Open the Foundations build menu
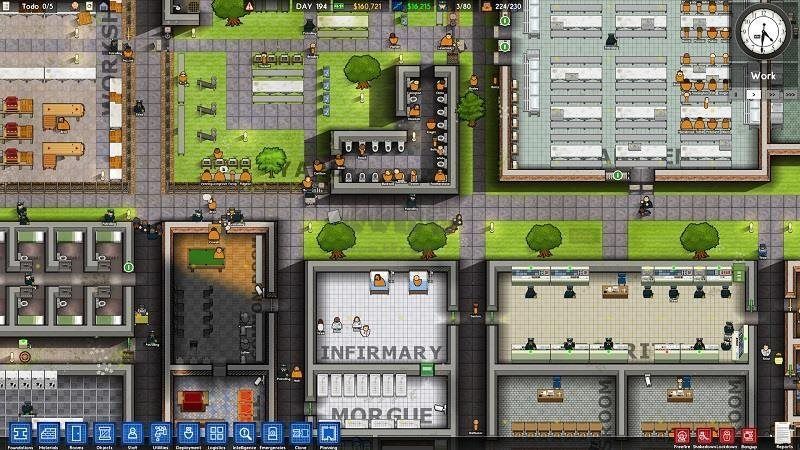Image resolution: width=800 pixels, height=450 pixels. pyautogui.click(x=18, y=433)
